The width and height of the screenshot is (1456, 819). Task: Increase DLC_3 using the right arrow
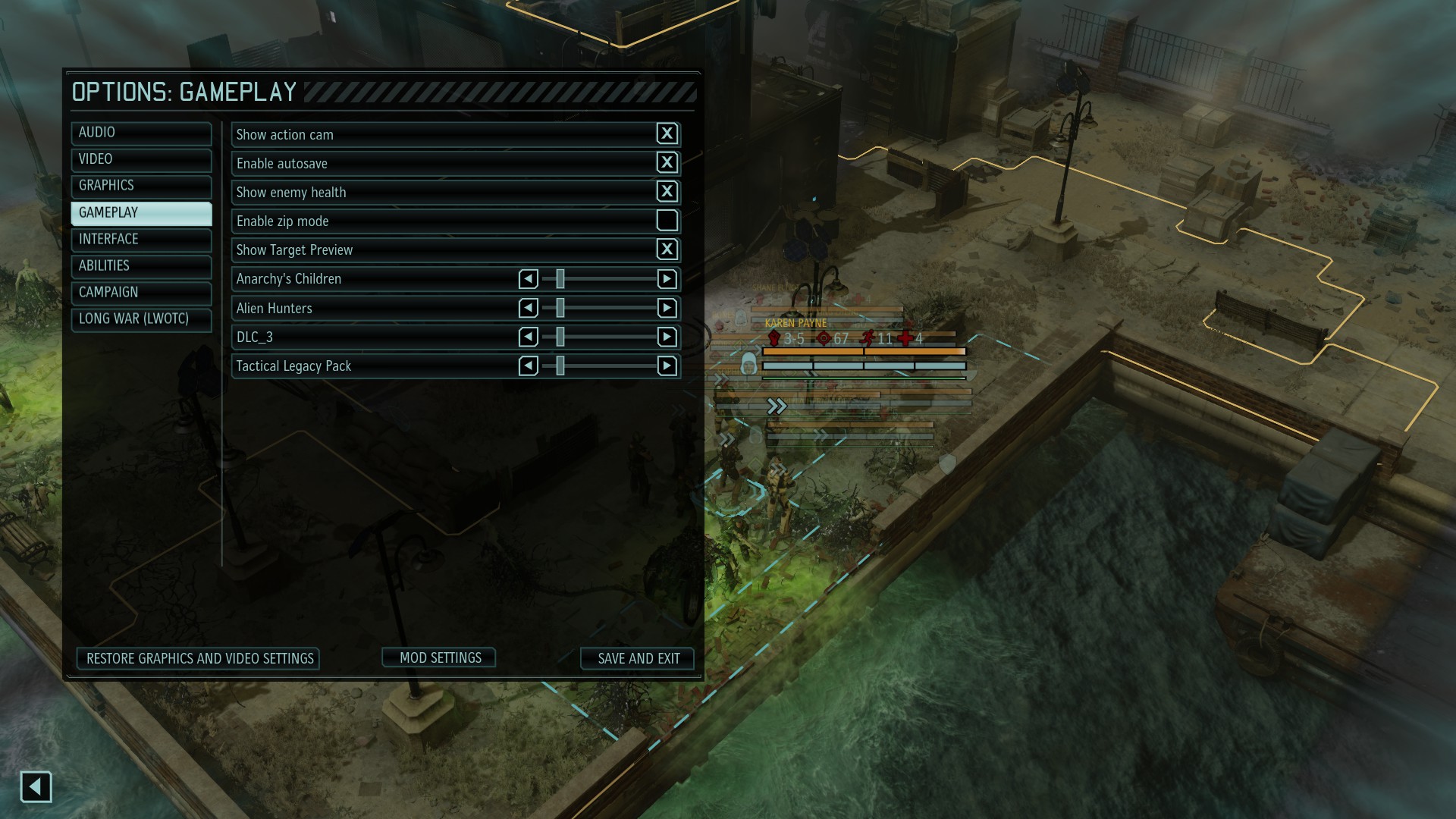667,337
